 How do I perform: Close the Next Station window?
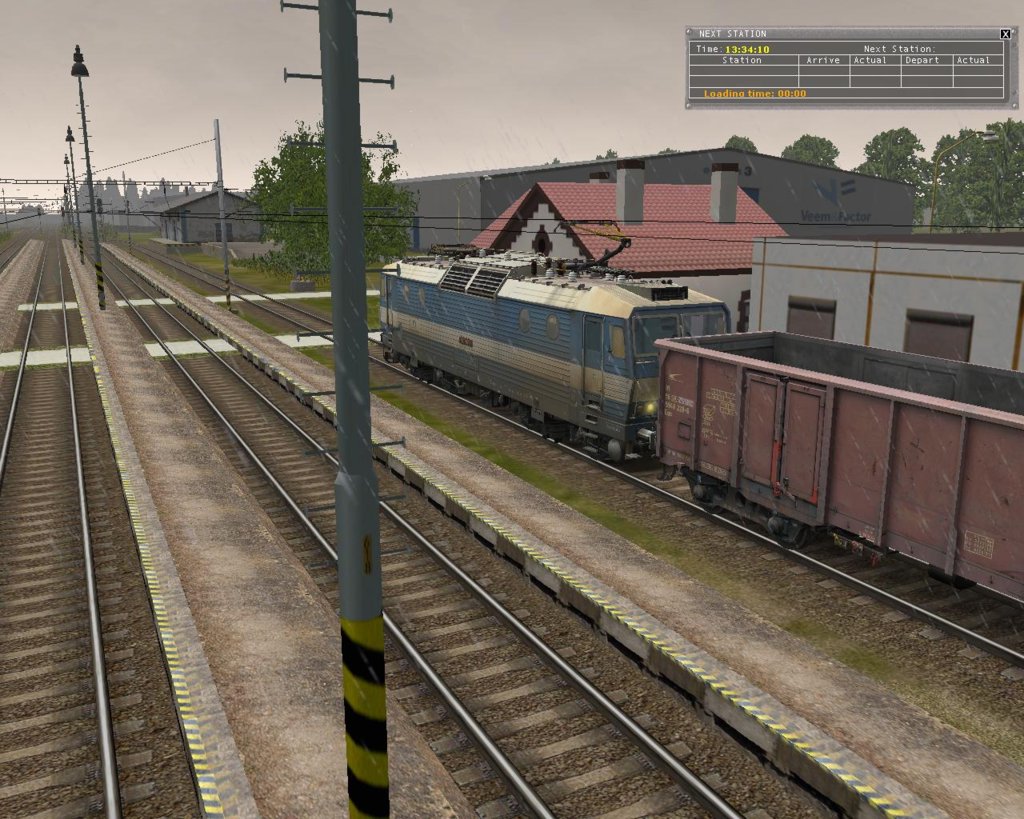point(1005,34)
